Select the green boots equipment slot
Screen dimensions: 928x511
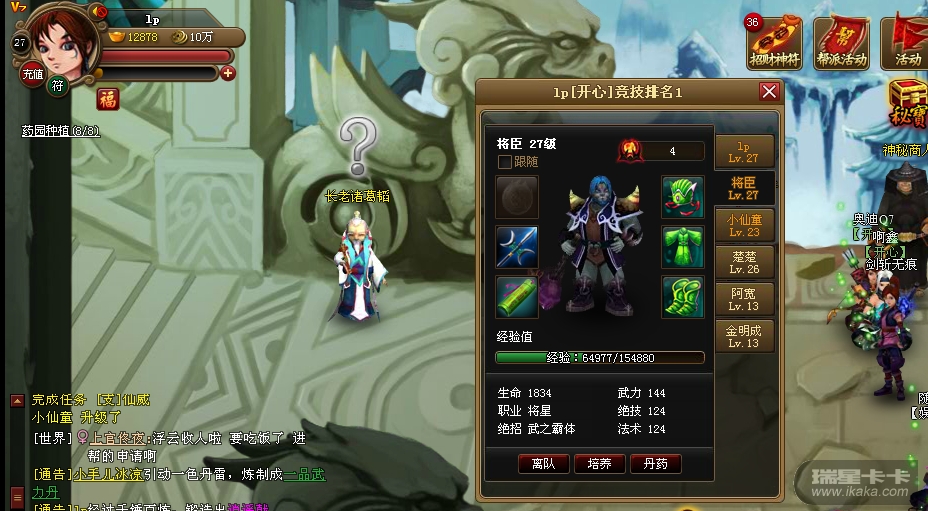pos(682,297)
